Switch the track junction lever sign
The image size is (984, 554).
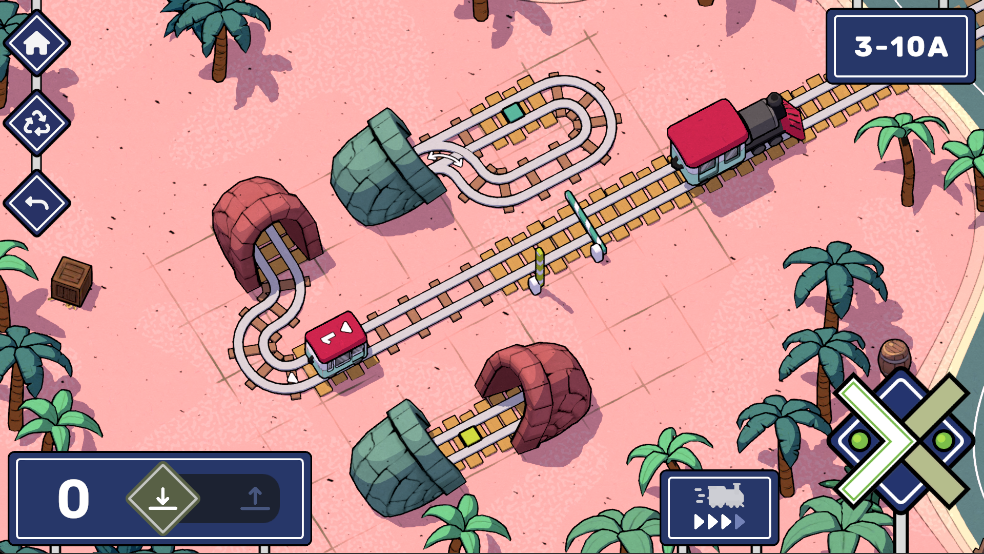click(x=900, y=440)
